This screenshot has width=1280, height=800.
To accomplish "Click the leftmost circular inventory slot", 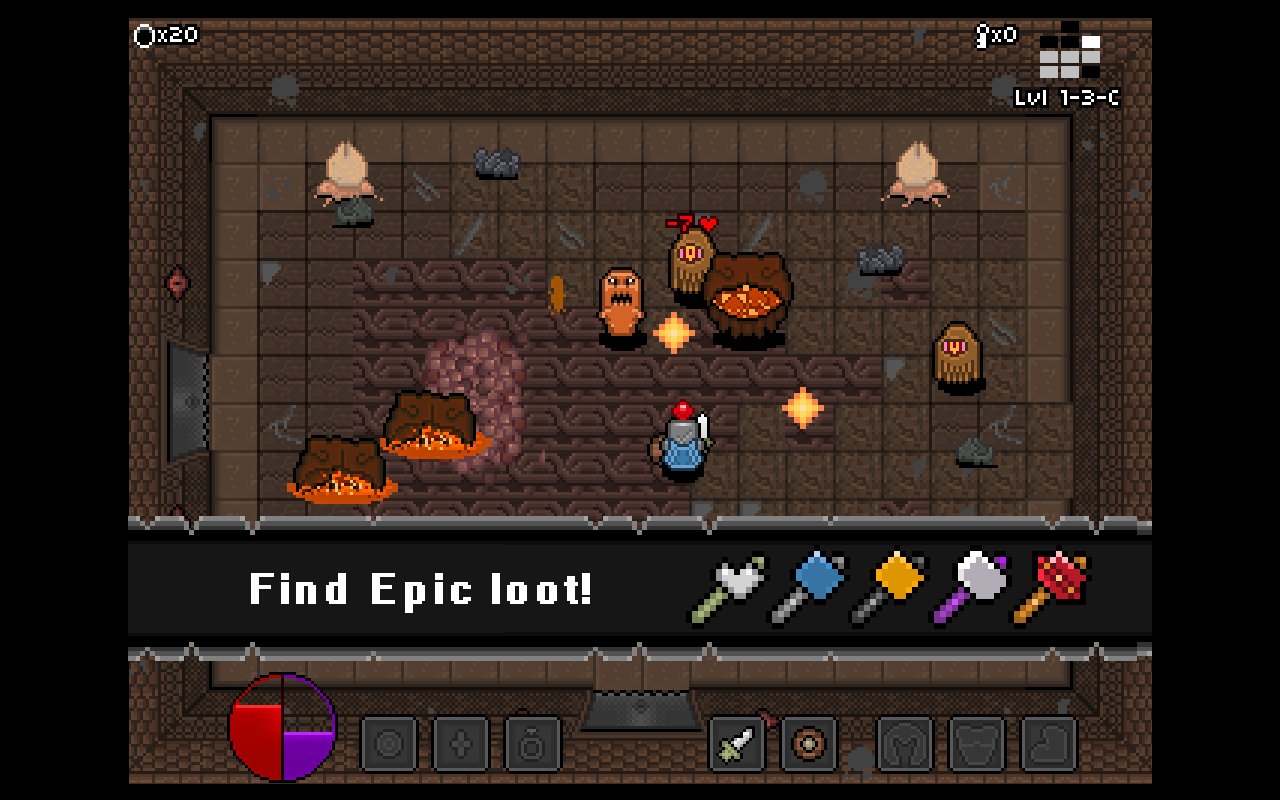I will click(x=388, y=742).
